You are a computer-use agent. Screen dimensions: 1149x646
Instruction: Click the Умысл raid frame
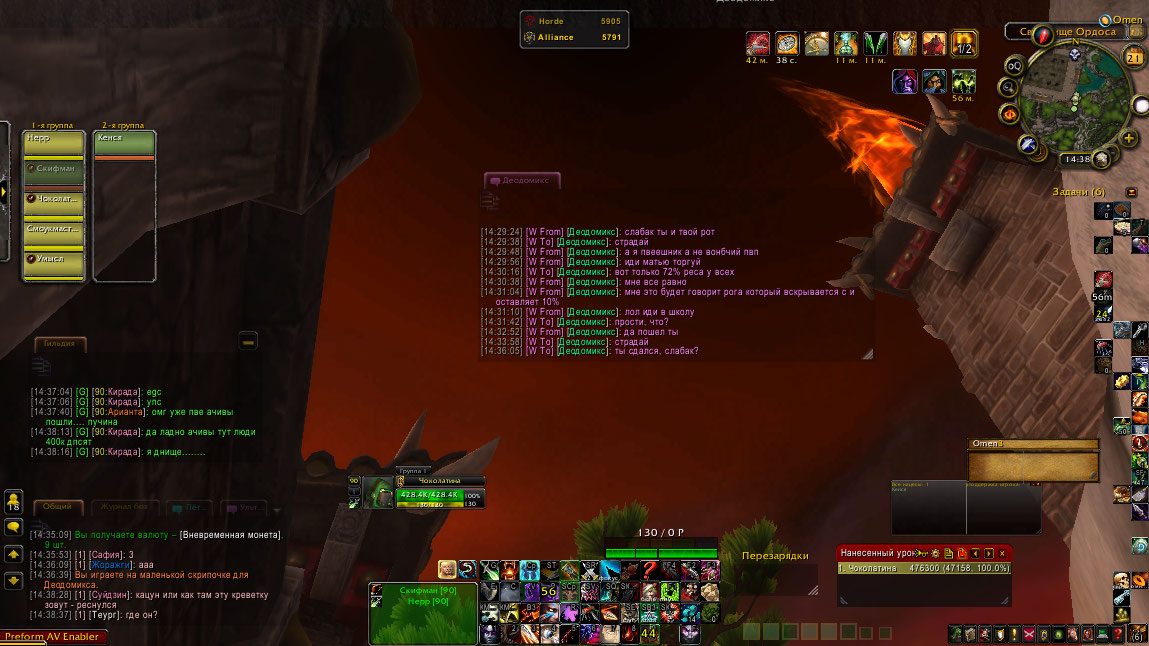point(53,259)
